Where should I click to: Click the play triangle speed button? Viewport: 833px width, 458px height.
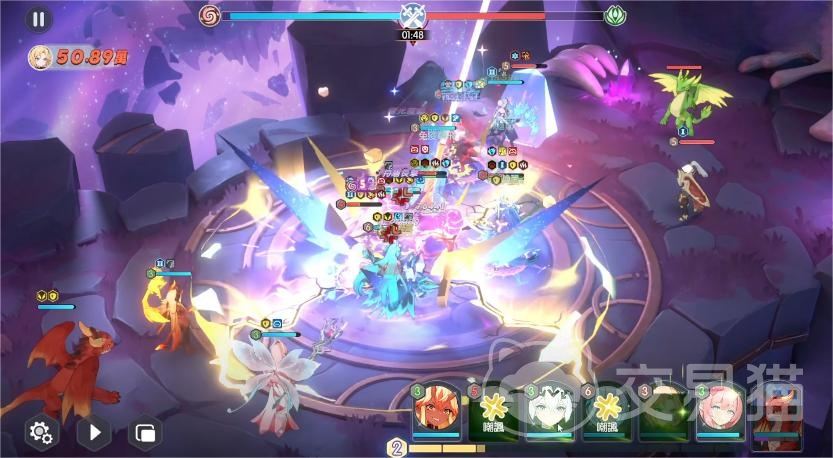coord(93,432)
